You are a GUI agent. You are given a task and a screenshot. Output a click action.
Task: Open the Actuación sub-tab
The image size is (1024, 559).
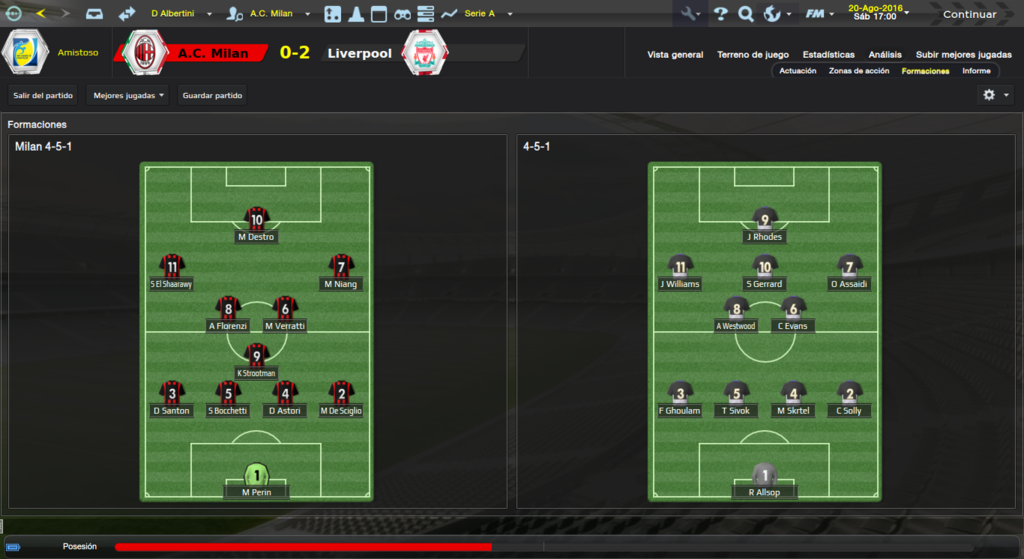point(797,71)
